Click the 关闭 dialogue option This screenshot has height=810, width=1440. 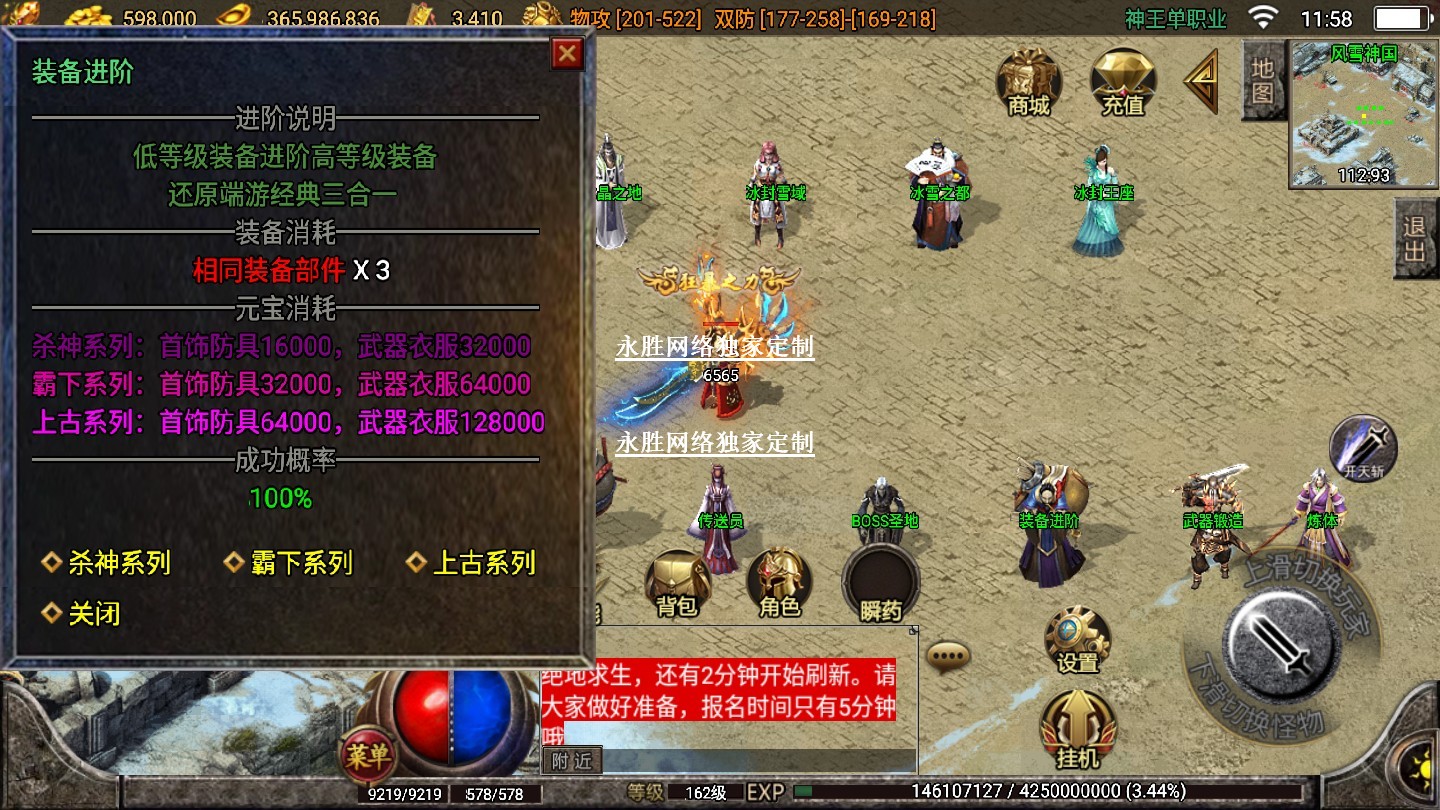point(82,613)
